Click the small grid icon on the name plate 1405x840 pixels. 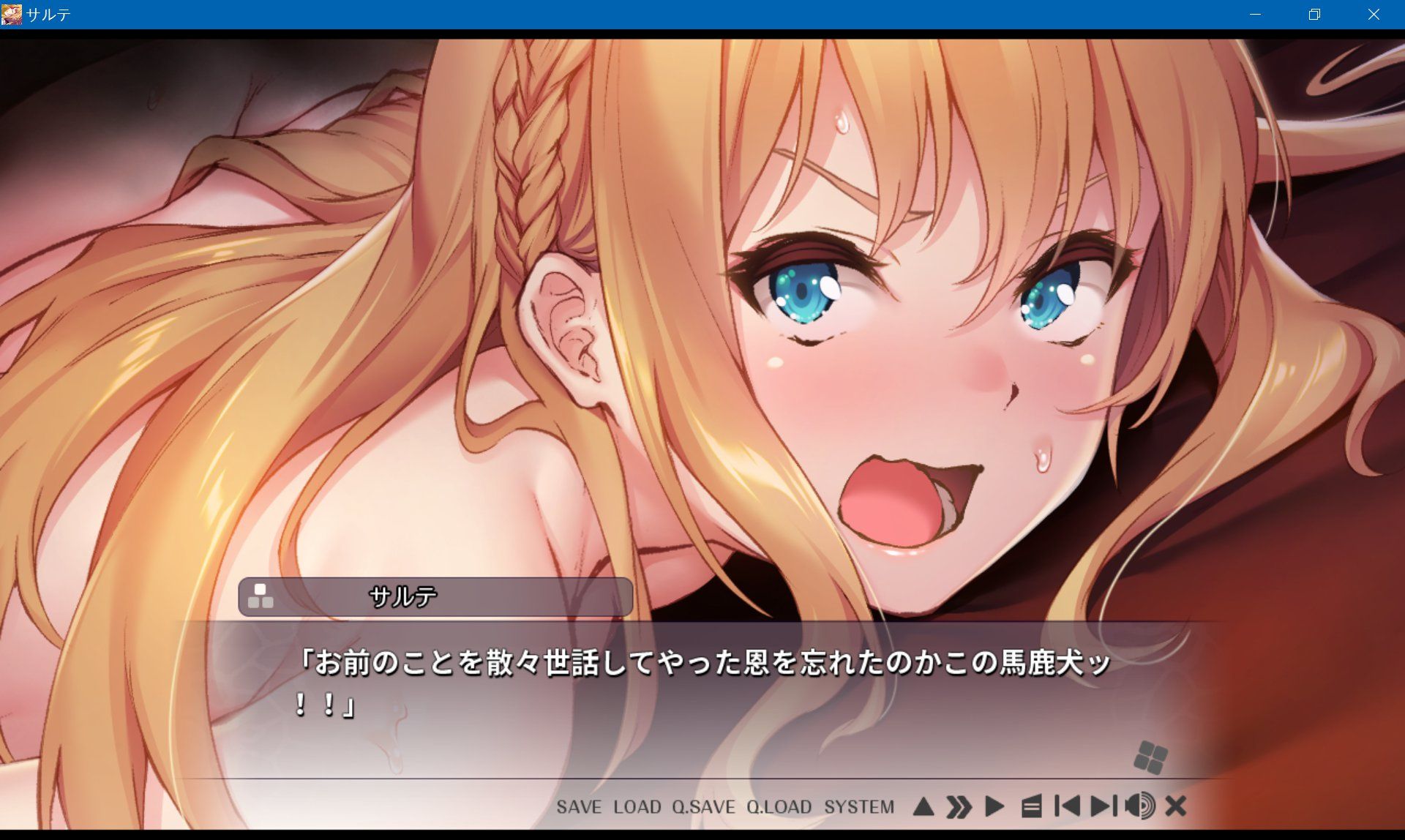point(260,598)
